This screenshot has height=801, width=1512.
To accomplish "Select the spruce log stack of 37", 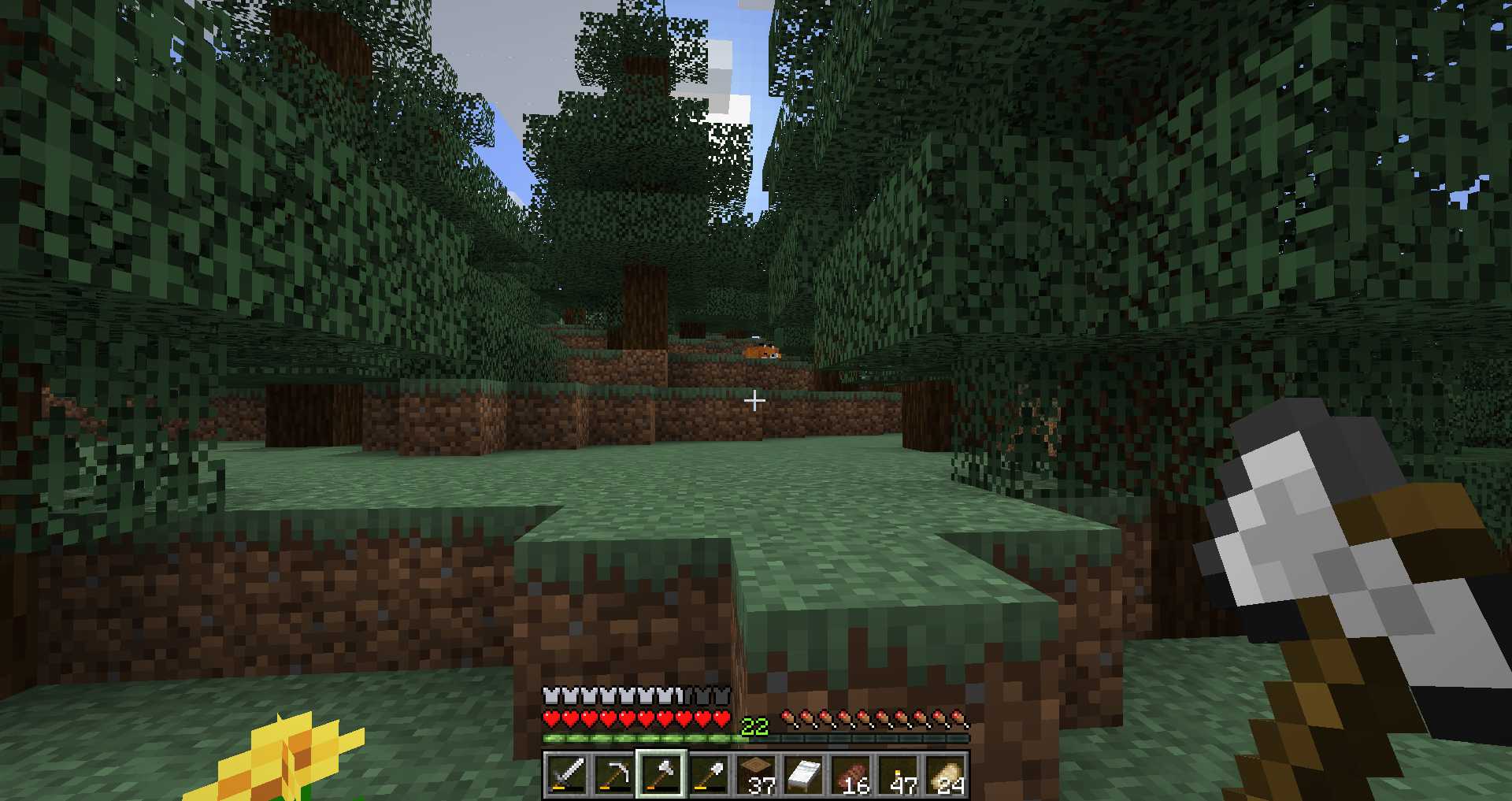I will 757,774.
